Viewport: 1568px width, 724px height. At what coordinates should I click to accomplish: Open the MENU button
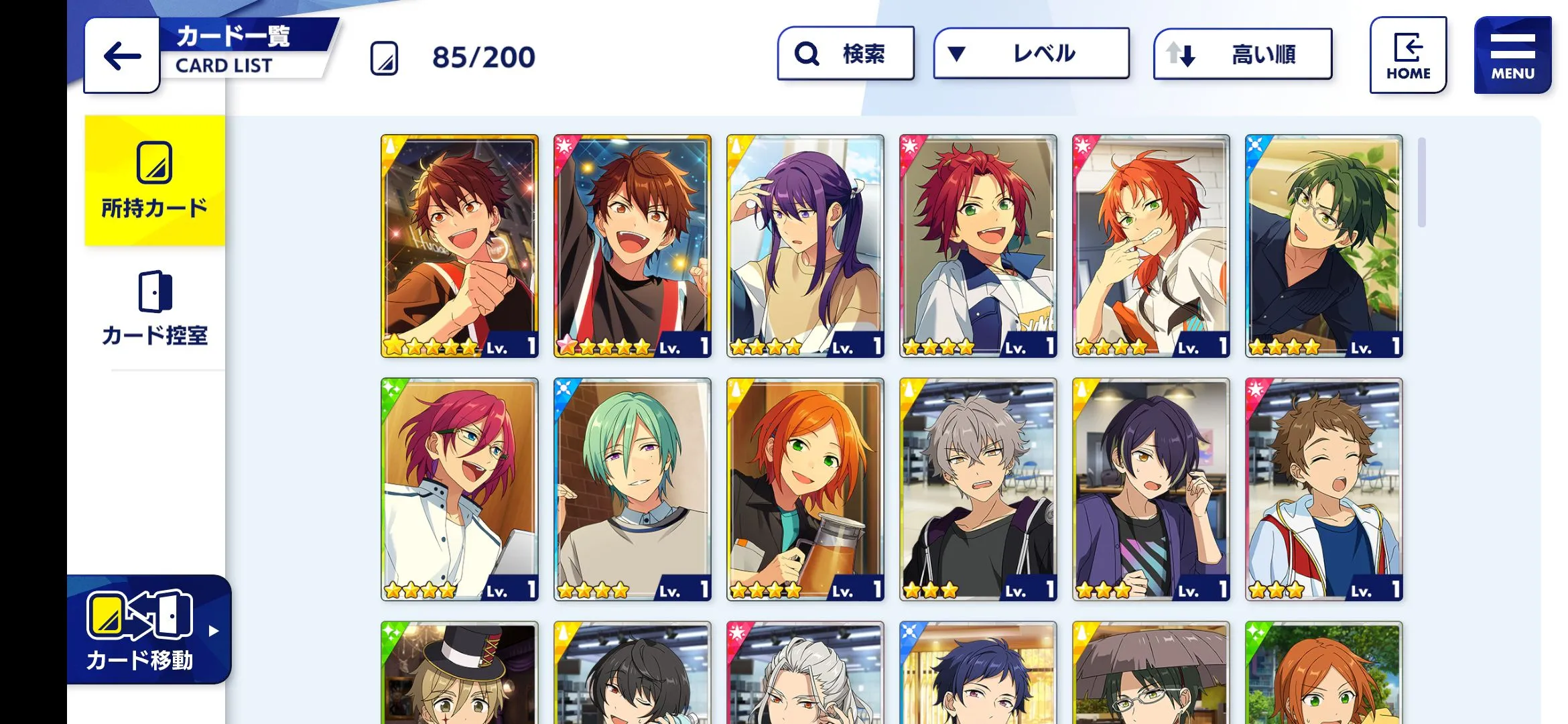1512,56
